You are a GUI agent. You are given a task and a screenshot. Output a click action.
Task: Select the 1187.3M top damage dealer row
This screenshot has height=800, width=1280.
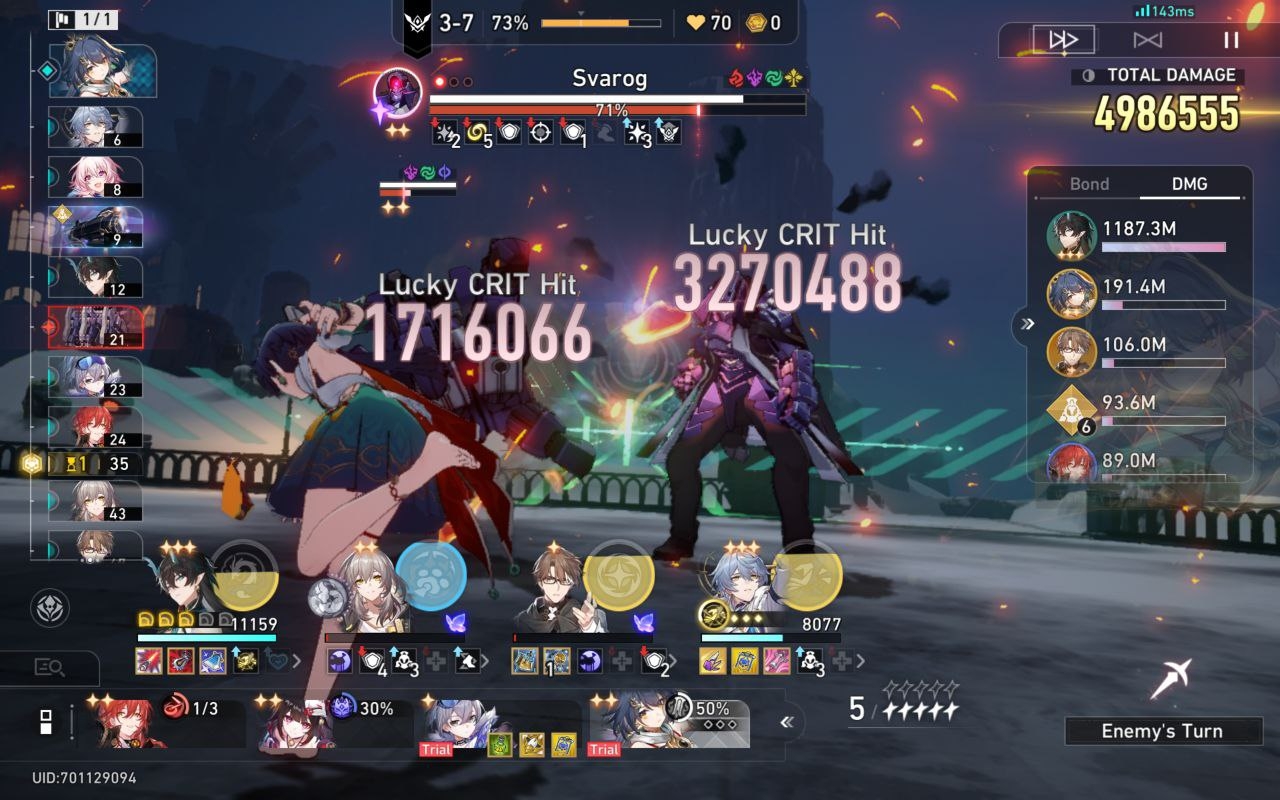point(1140,236)
